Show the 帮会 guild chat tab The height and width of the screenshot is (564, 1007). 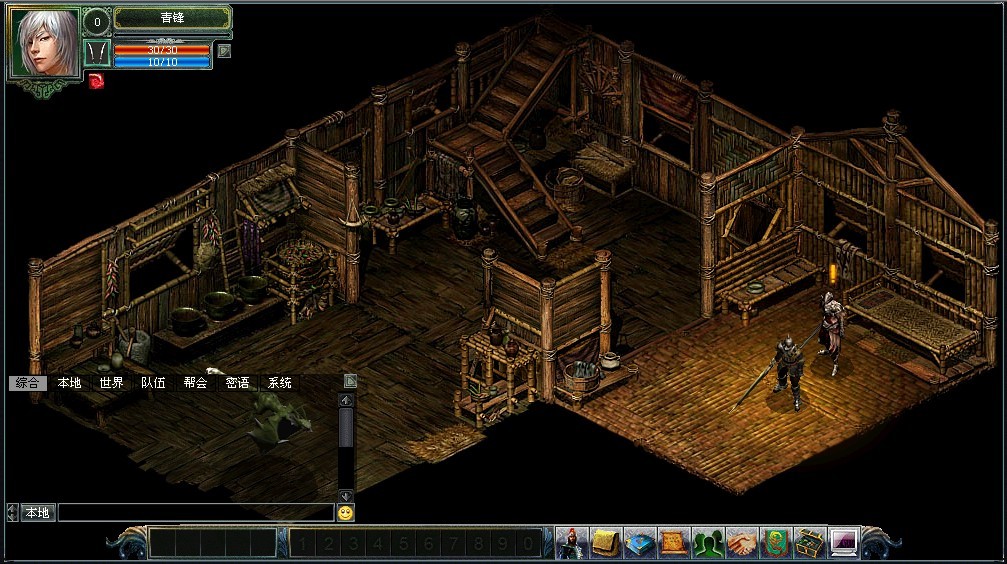pos(195,383)
